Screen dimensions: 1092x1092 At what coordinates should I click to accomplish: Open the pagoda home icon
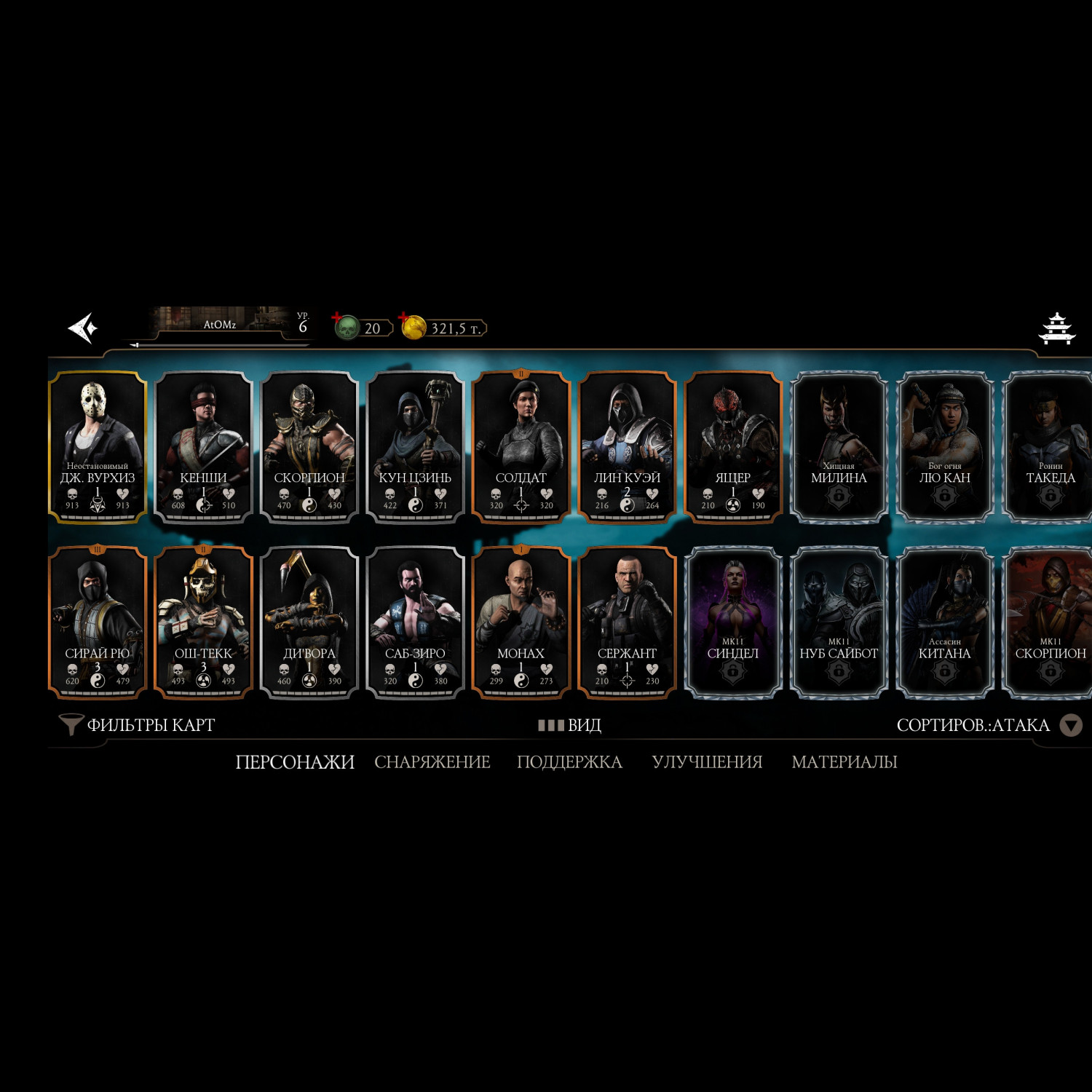(x=1056, y=329)
